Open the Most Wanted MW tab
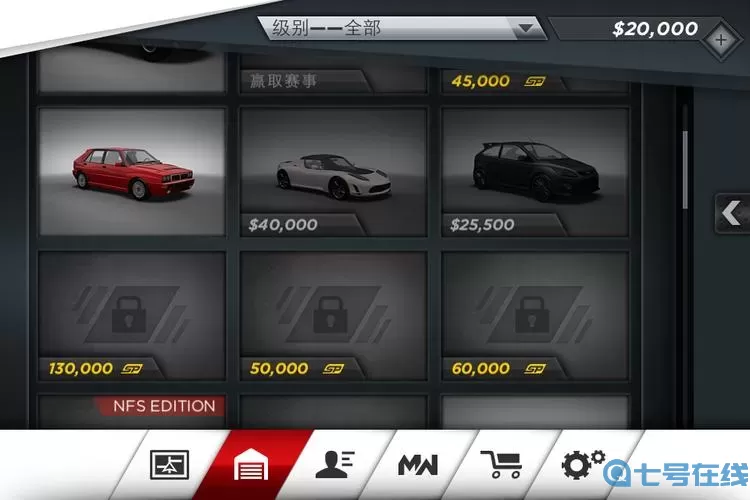The image size is (750, 500). [416, 465]
